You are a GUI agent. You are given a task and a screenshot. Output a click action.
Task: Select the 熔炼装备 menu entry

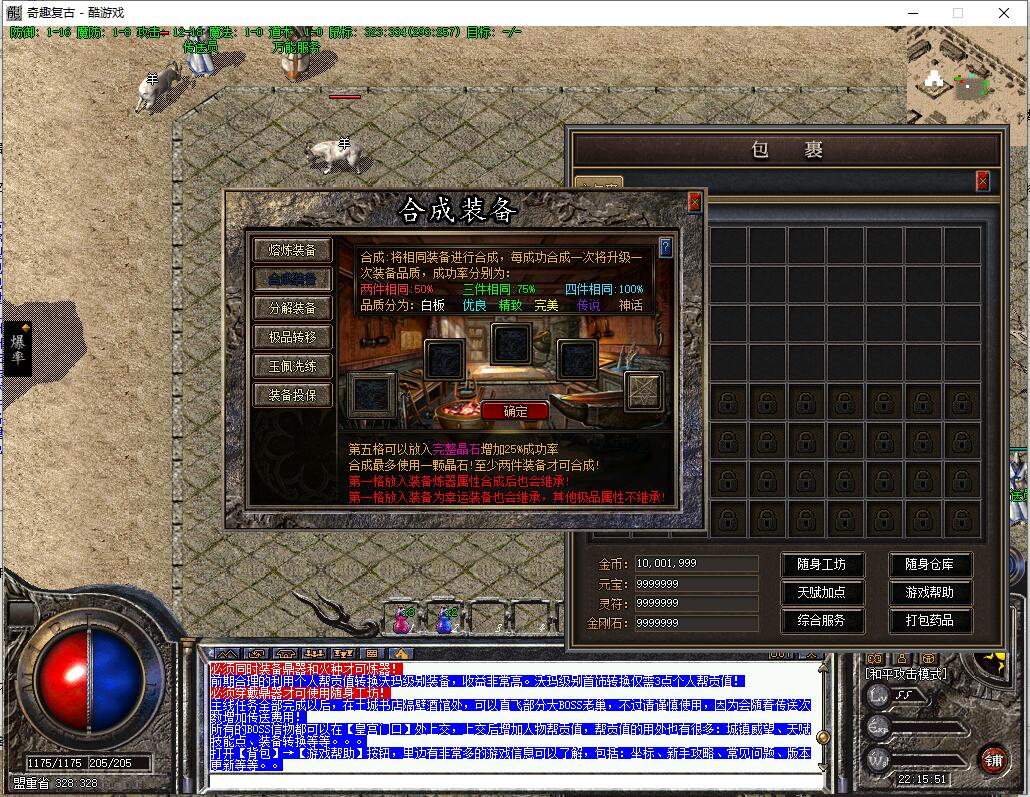click(x=291, y=250)
